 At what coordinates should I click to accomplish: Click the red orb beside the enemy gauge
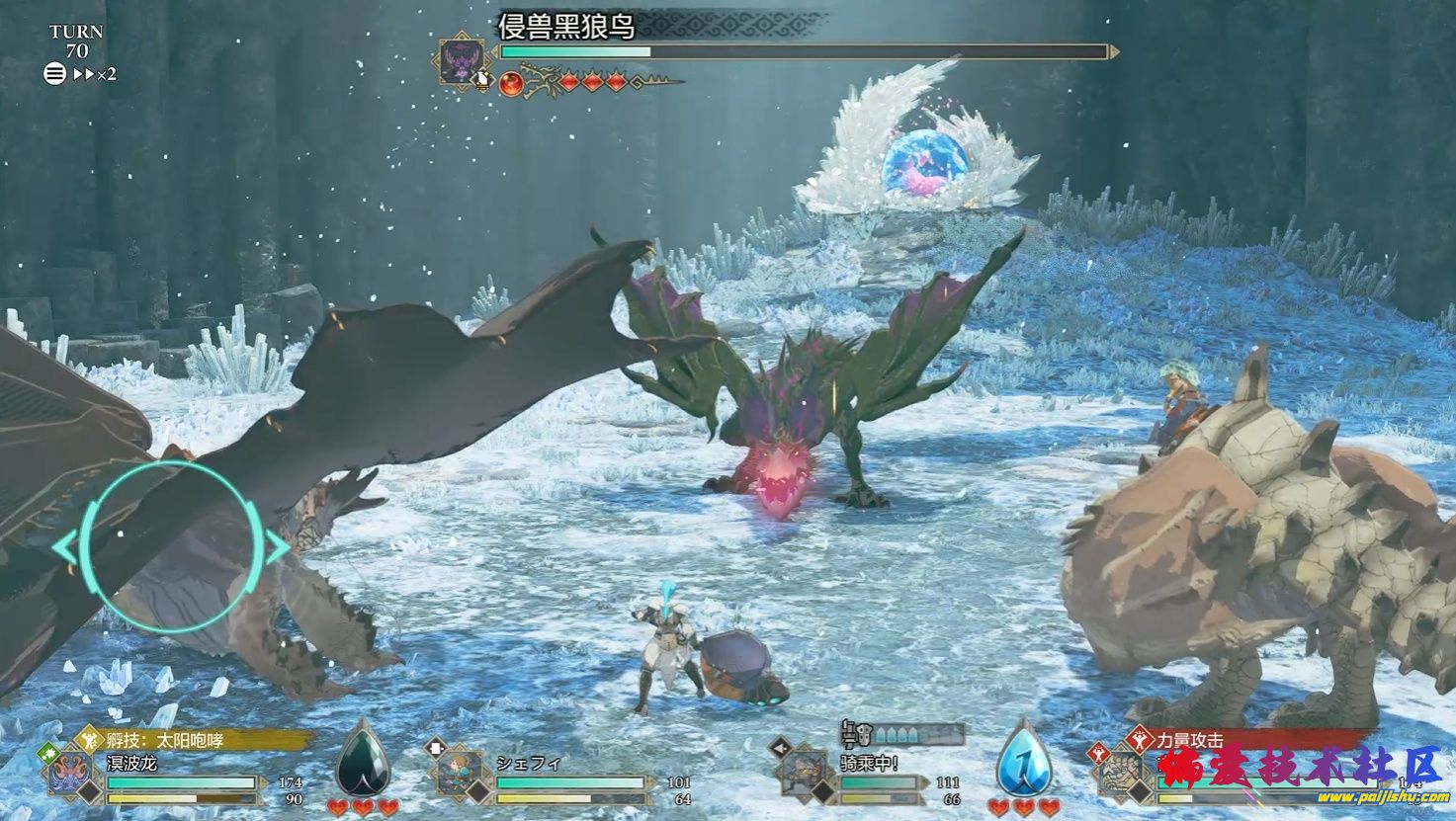(511, 83)
